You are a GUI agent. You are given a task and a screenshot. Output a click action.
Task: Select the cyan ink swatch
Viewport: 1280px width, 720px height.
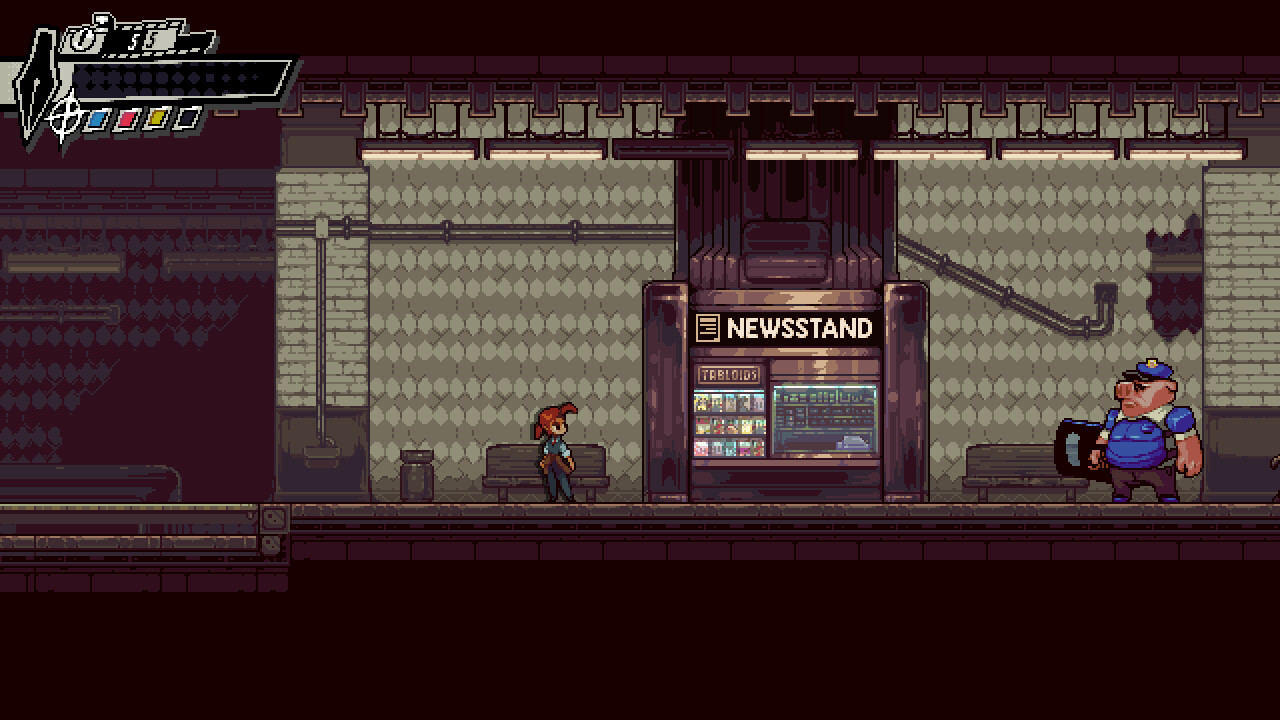point(98,119)
